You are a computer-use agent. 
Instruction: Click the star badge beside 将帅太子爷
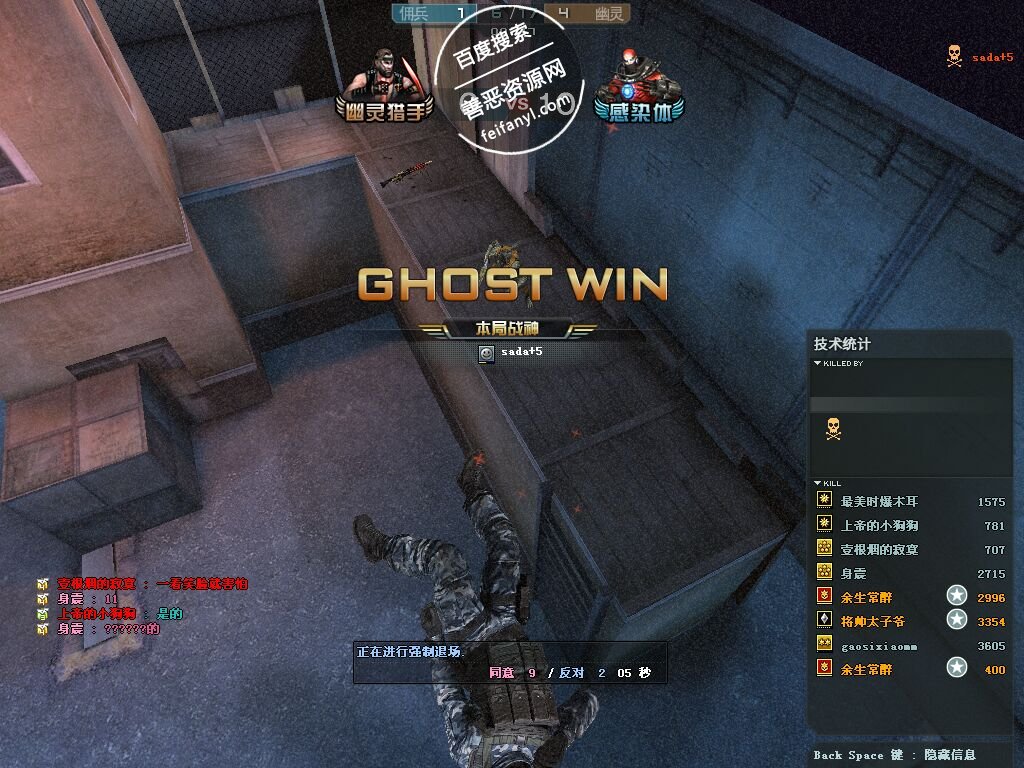957,621
